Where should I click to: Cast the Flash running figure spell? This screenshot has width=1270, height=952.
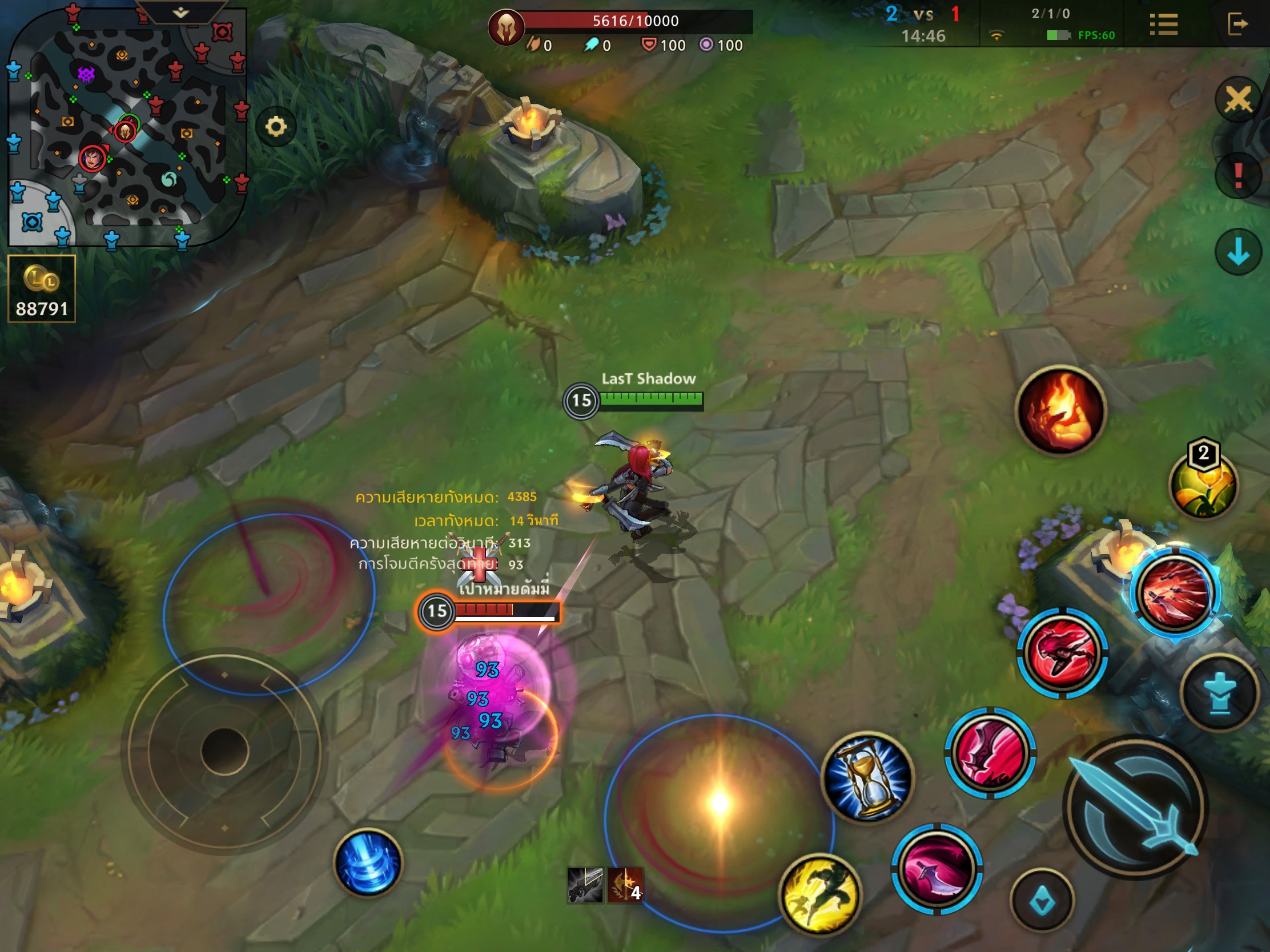[820, 894]
